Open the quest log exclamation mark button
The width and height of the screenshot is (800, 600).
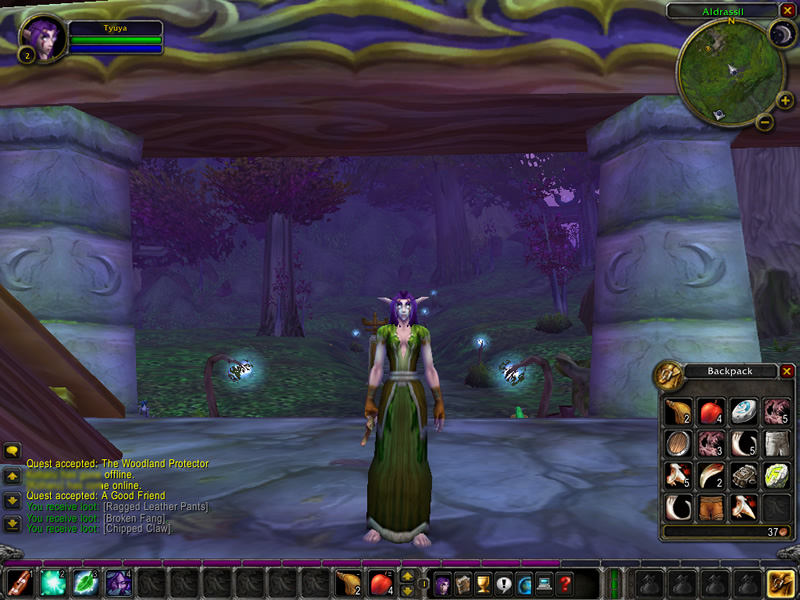[503, 583]
